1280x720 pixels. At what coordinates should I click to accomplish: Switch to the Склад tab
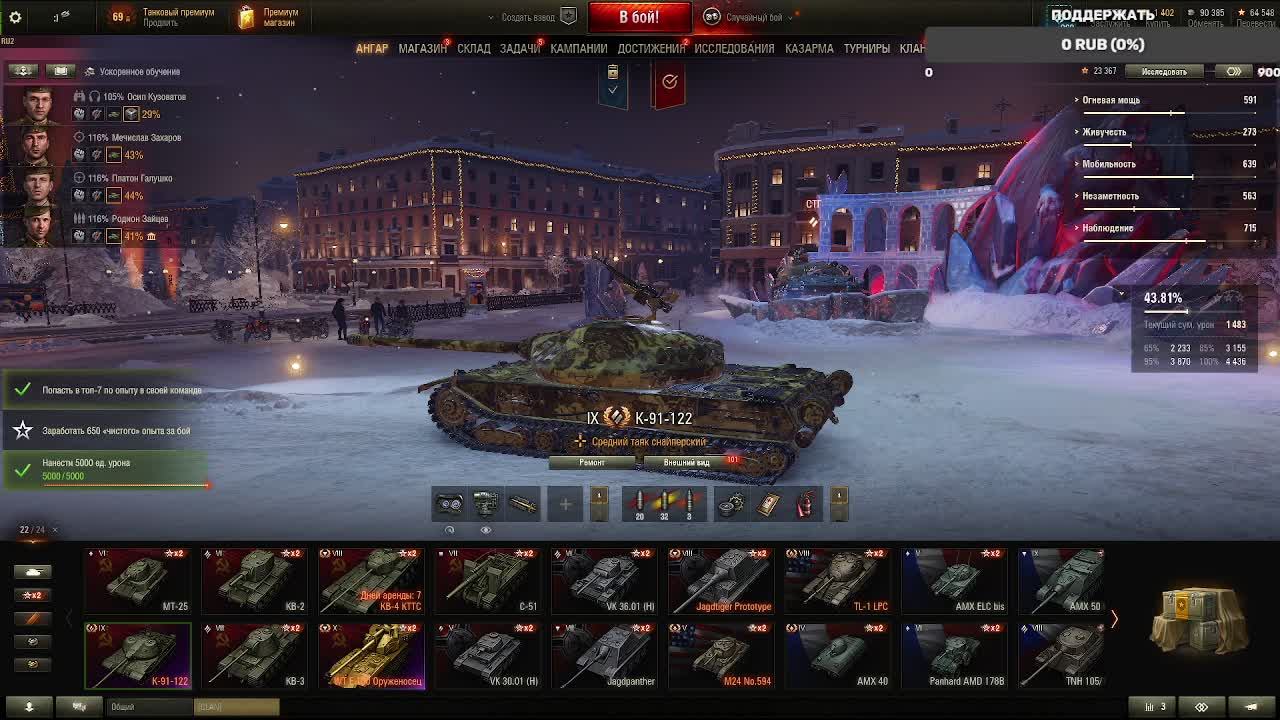pos(474,48)
